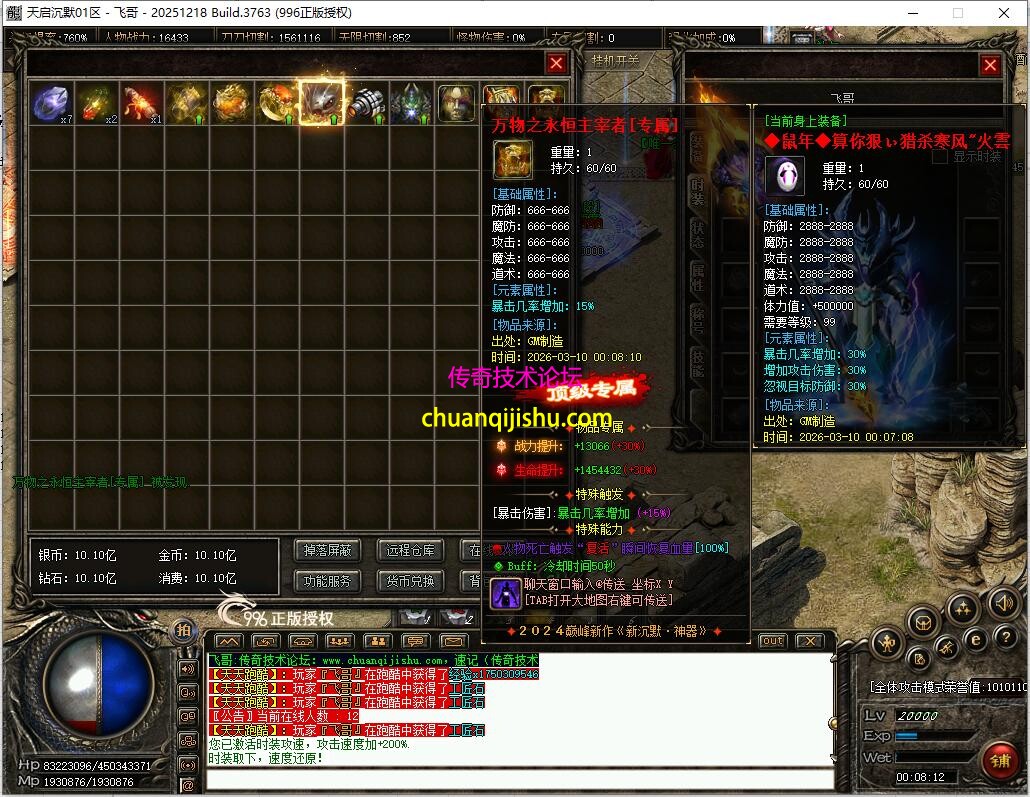Click the envelope mail chat button
This screenshot has width=1030, height=797.
click(x=453, y=641)
